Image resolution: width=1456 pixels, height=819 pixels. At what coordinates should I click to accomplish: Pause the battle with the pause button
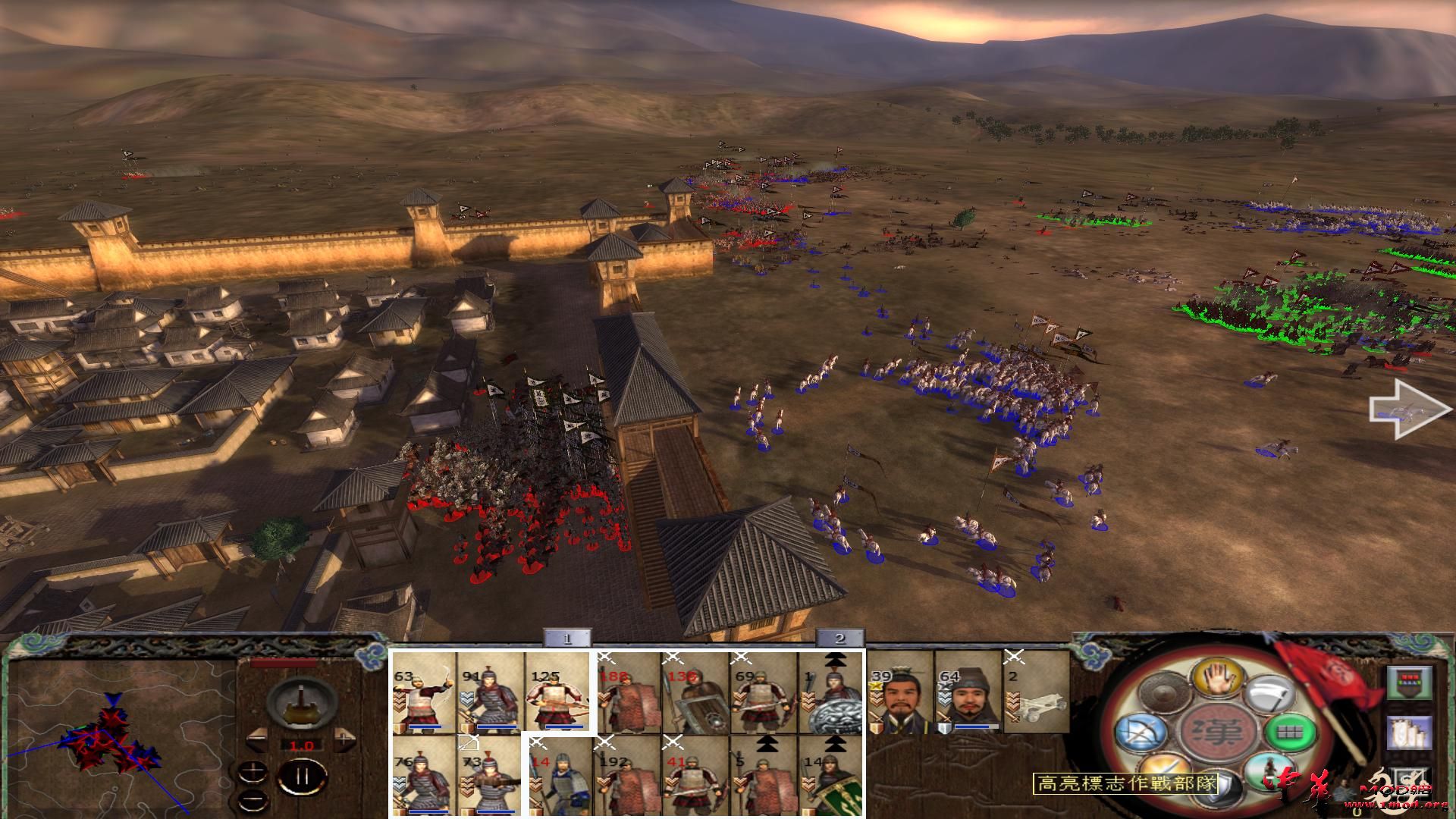[302, 774]
